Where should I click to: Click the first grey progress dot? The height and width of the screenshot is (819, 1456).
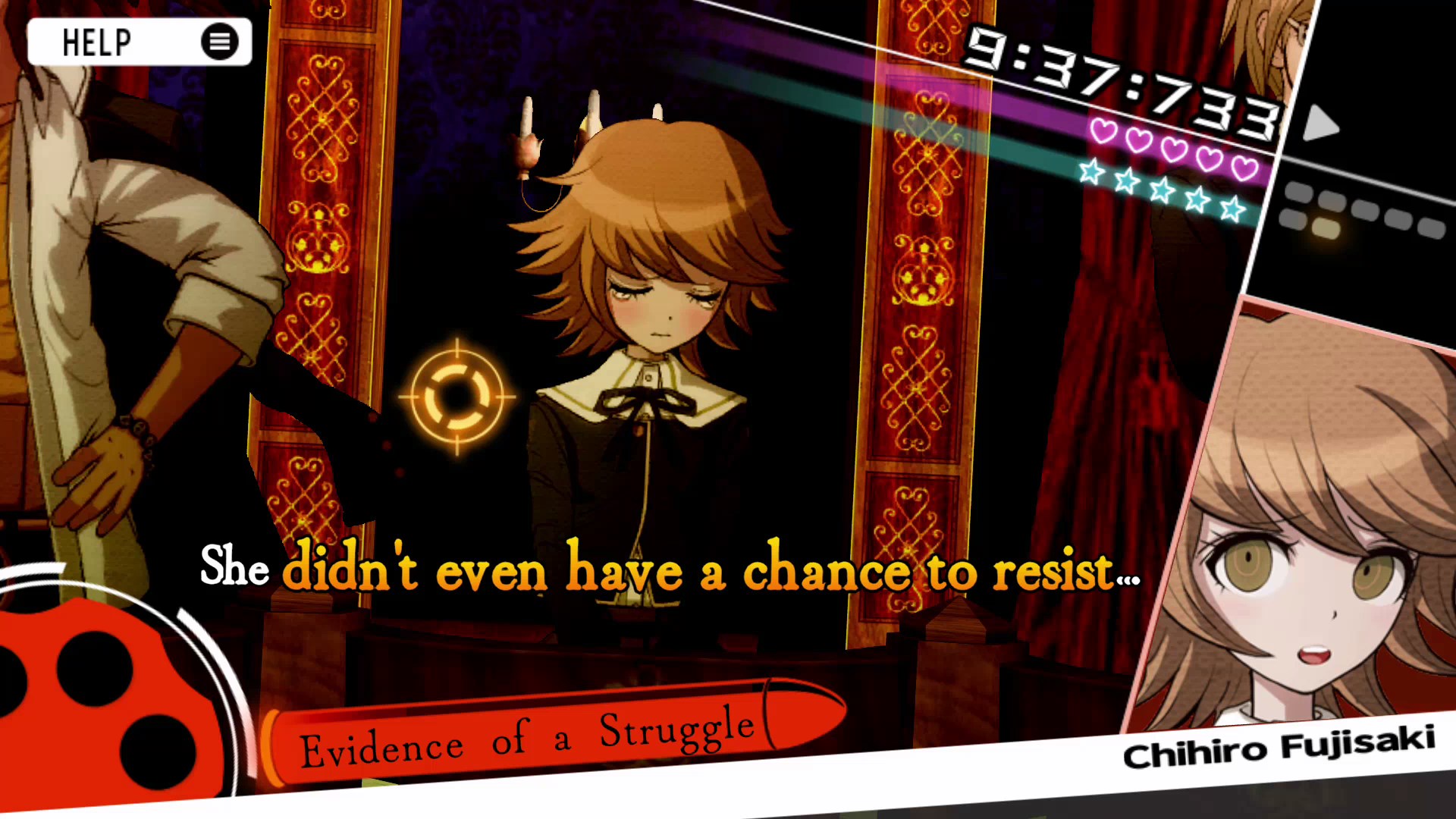coord(1301,192)
